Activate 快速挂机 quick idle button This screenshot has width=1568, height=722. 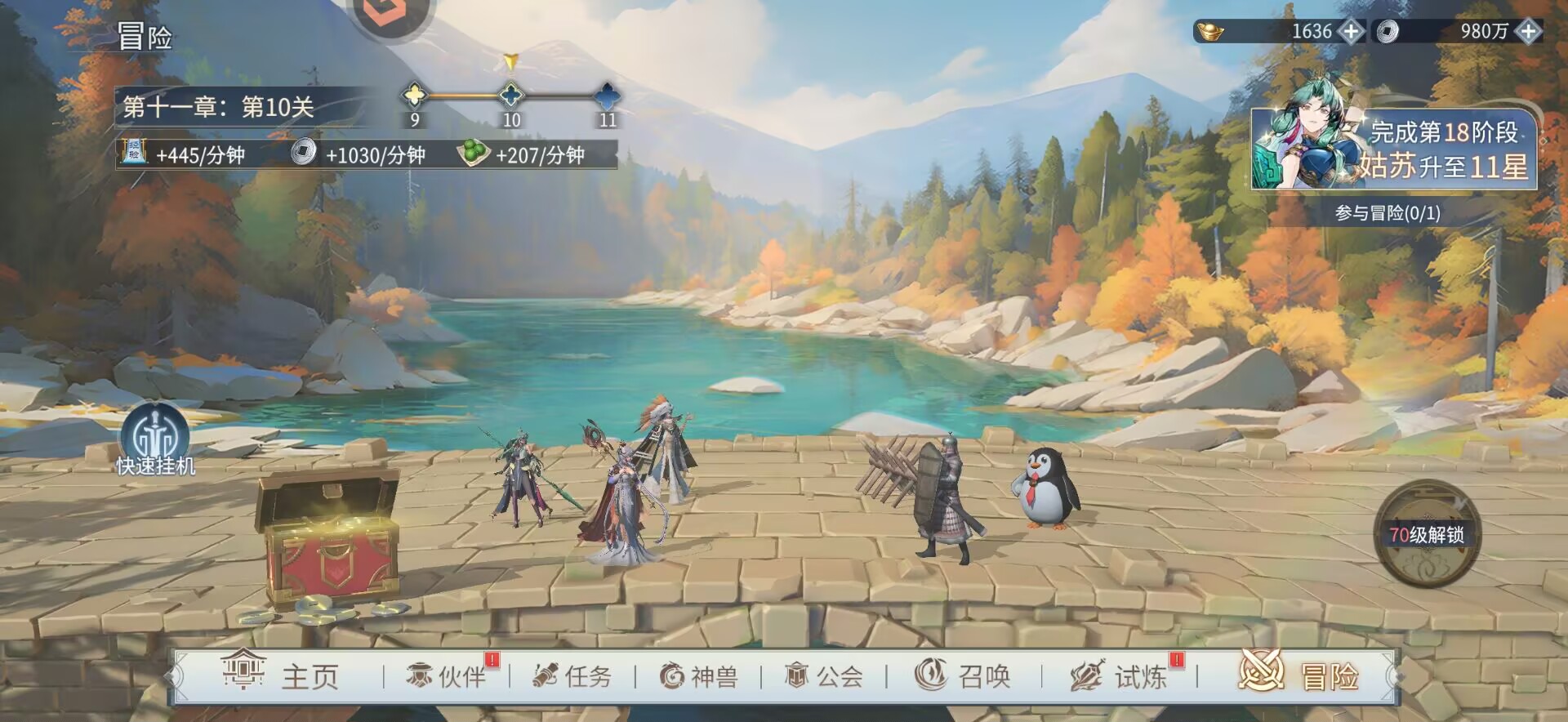coord(155,441)
